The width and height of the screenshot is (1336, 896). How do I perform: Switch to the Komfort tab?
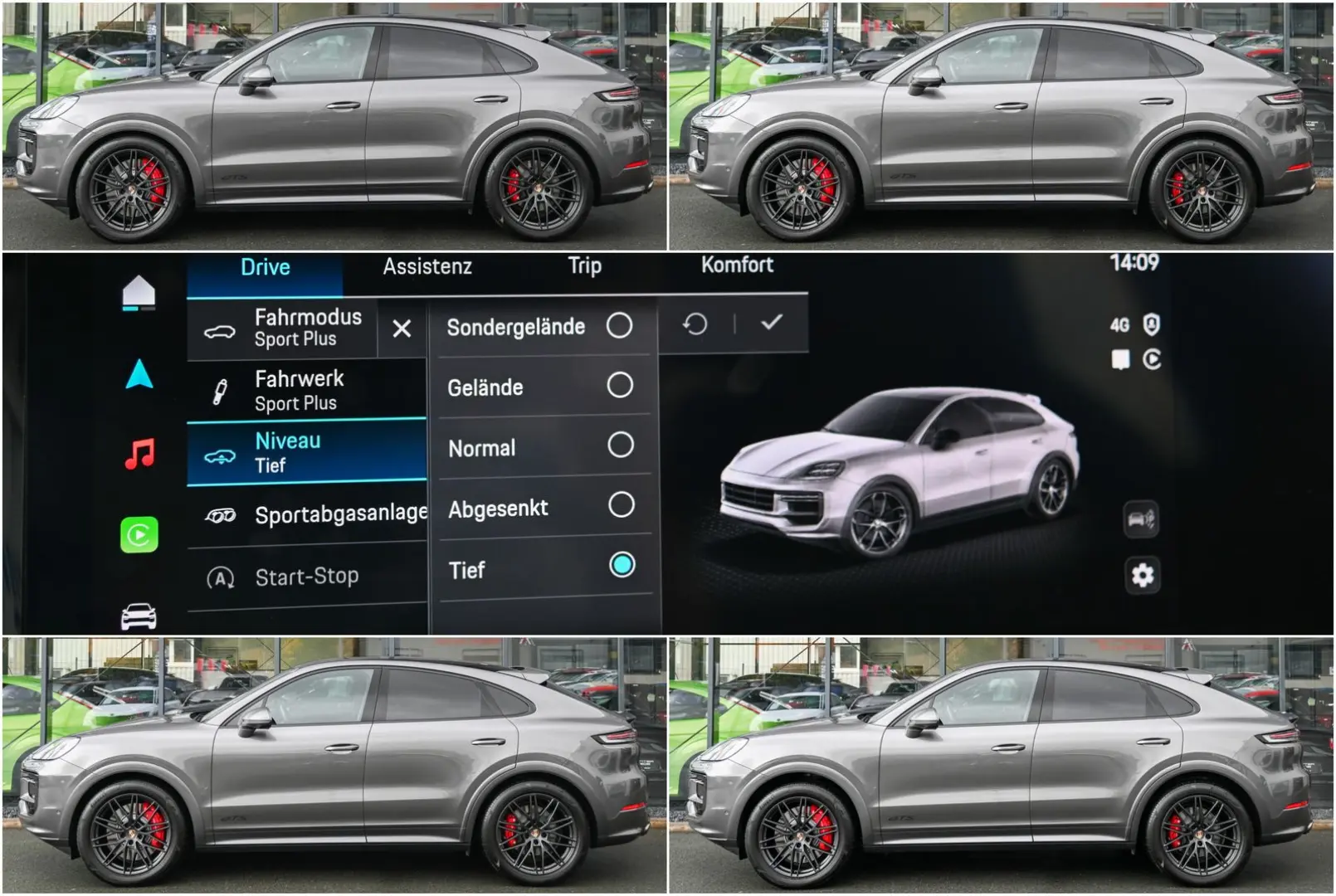pos(738,266)
